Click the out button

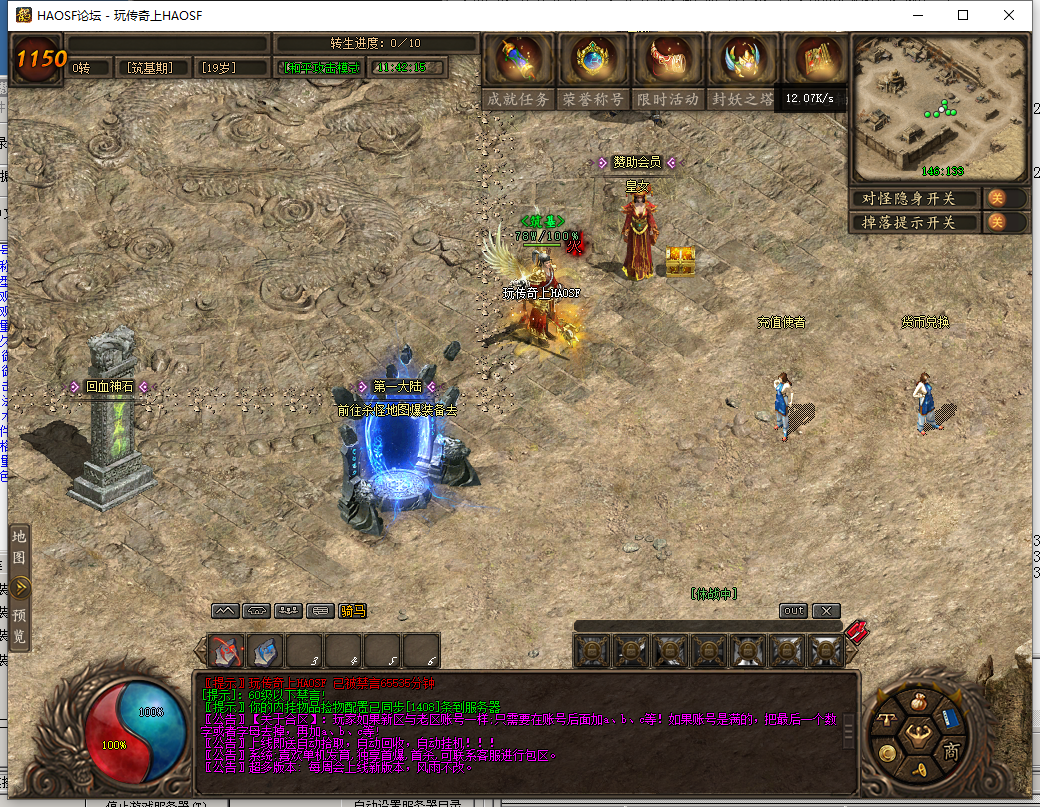tap(793, 610)
